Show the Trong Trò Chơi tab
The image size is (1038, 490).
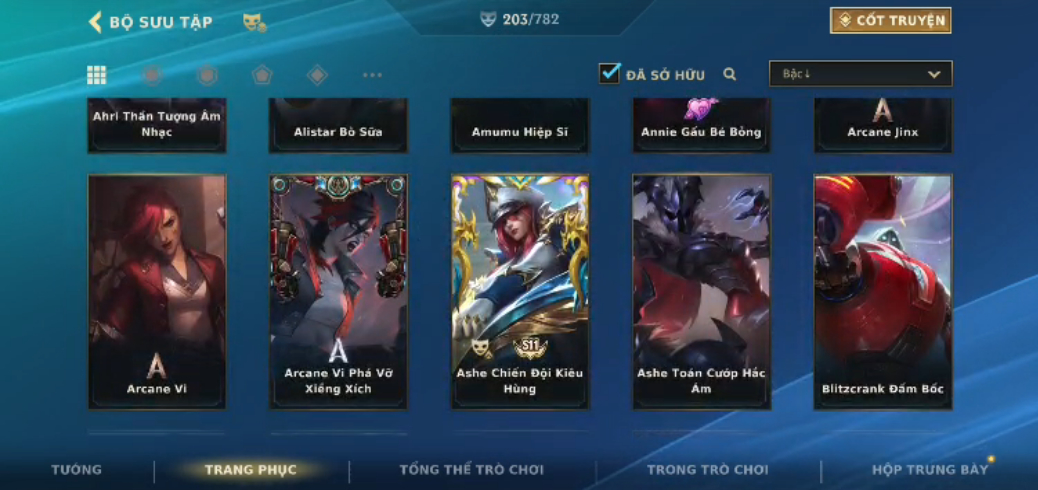[708, 470]
